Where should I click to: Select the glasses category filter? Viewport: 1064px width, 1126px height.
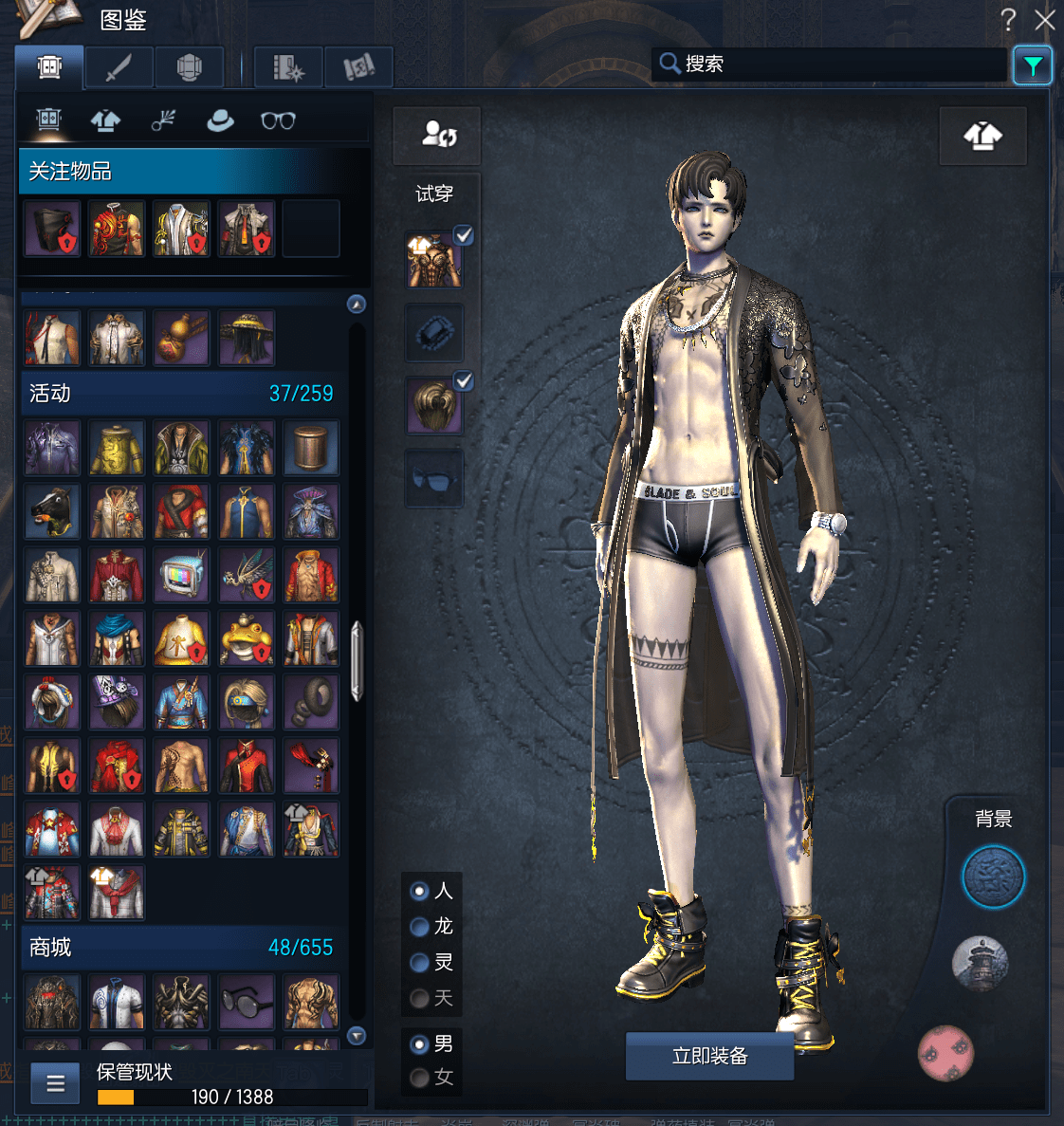278,120
